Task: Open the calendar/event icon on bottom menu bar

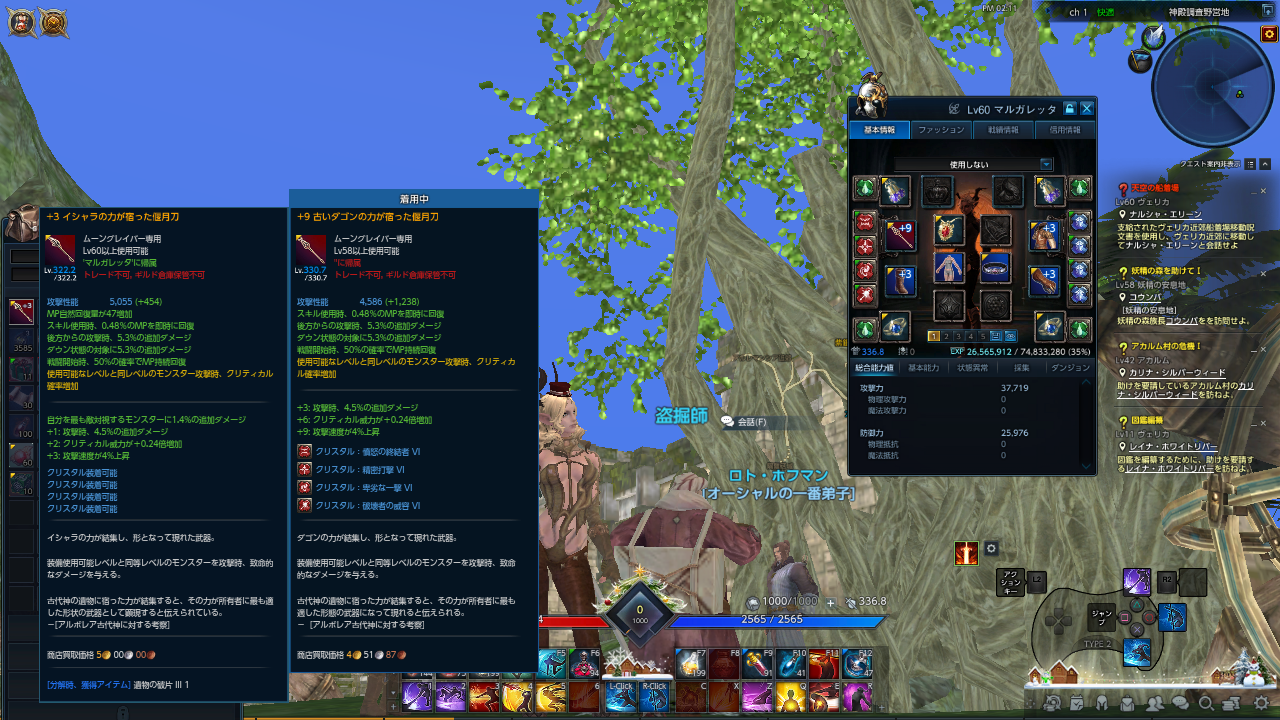Action: (x=1076, y=703)
